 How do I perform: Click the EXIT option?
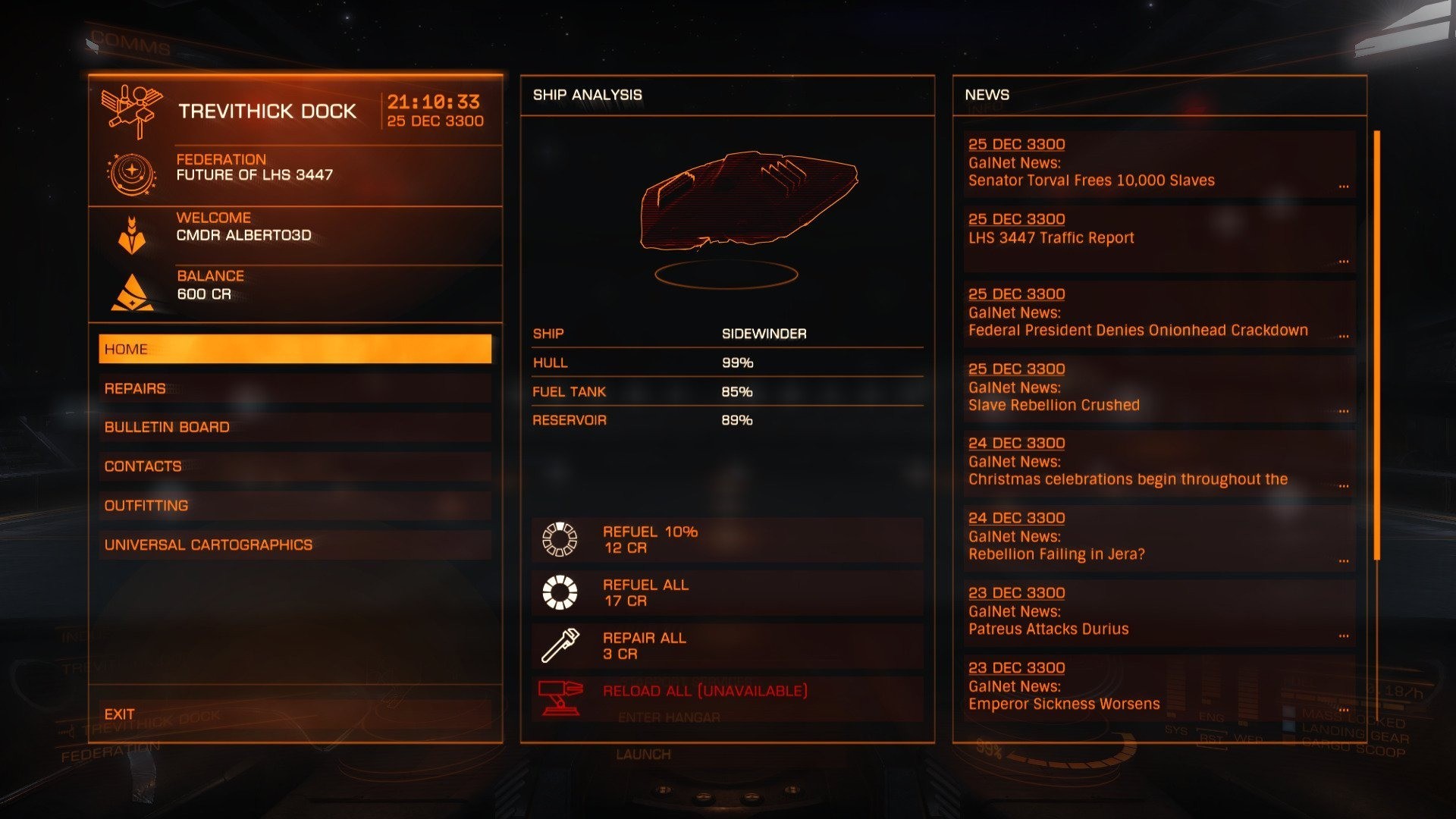coord(296,714)
